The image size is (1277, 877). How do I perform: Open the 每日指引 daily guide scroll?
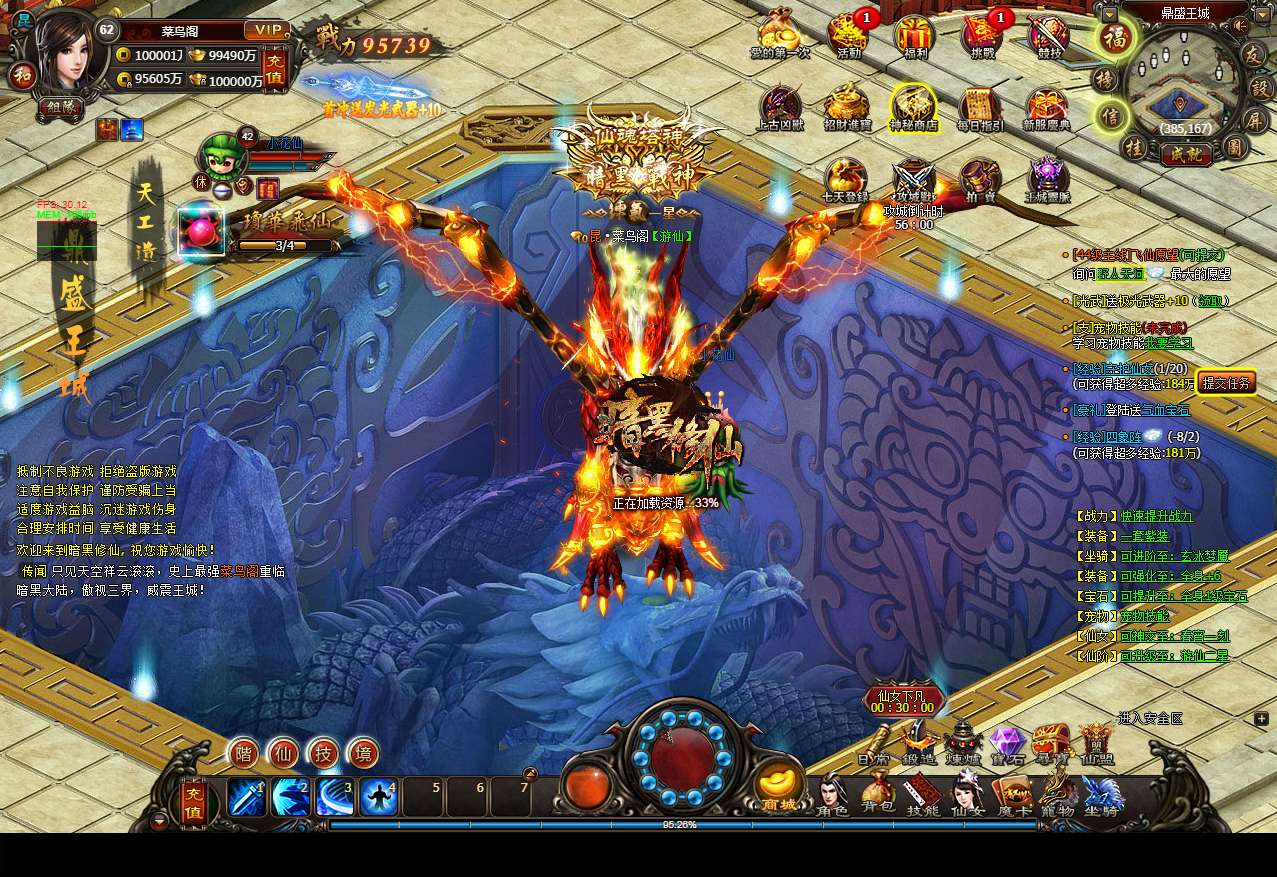pyautogui.click(x=979, y=108)
